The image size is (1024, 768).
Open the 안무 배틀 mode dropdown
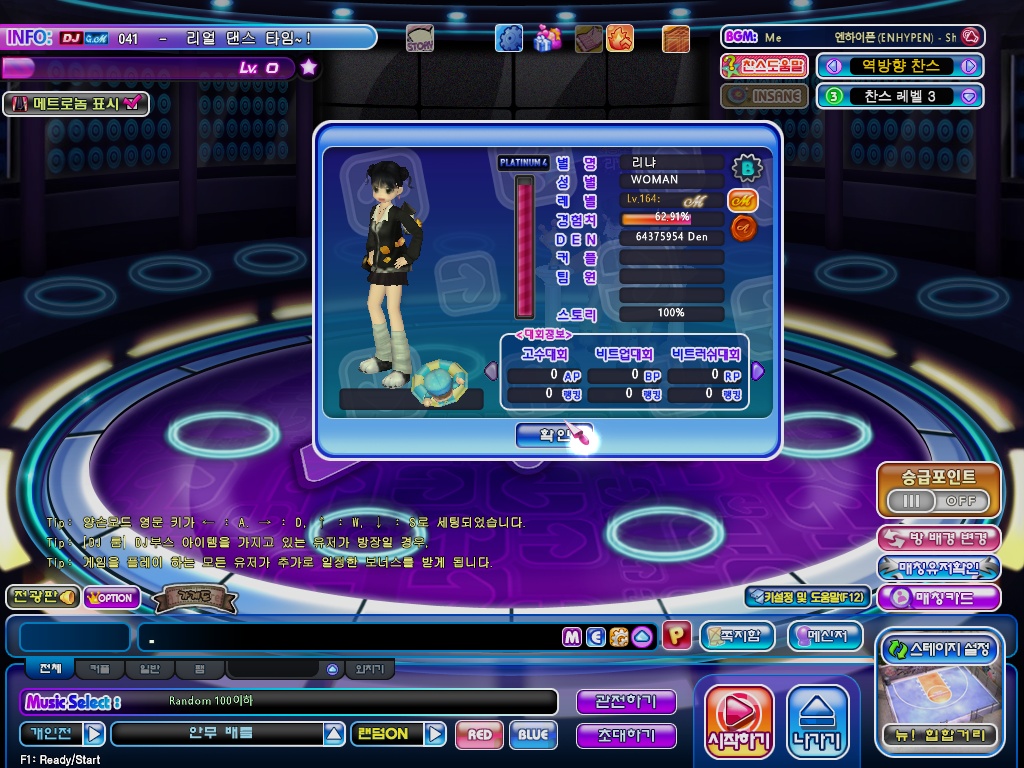334,734
